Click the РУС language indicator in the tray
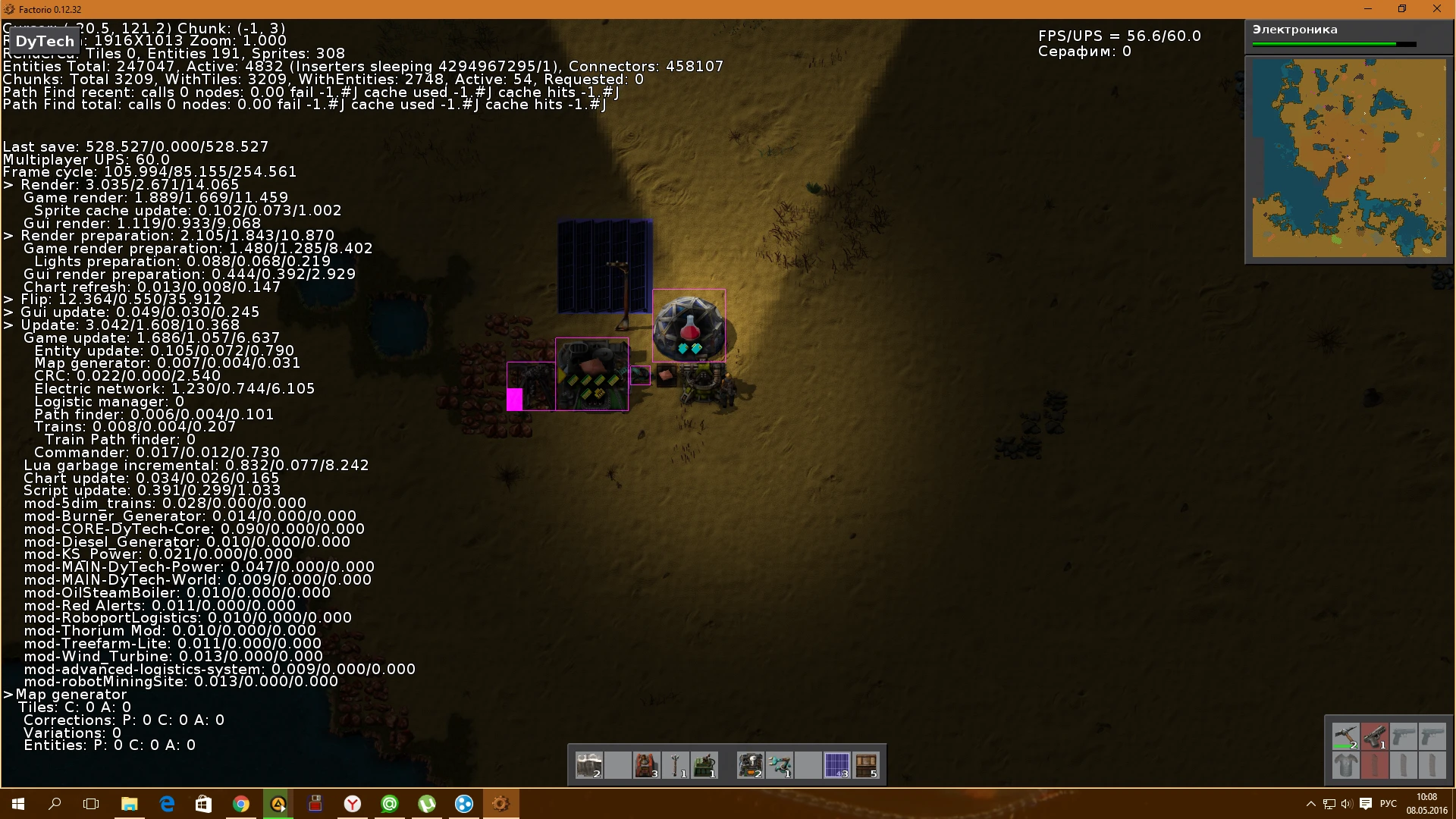1456x819 pixels. click(1388, 804)
